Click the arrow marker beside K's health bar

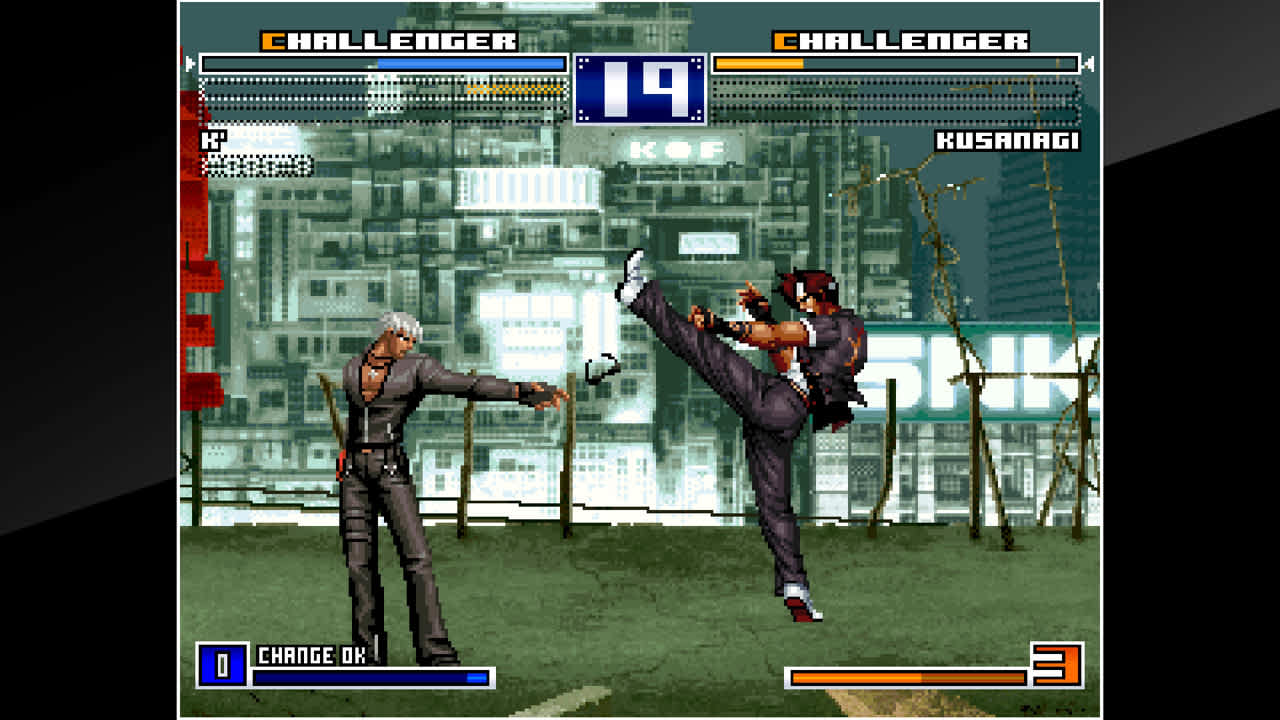tap(188, 62)
